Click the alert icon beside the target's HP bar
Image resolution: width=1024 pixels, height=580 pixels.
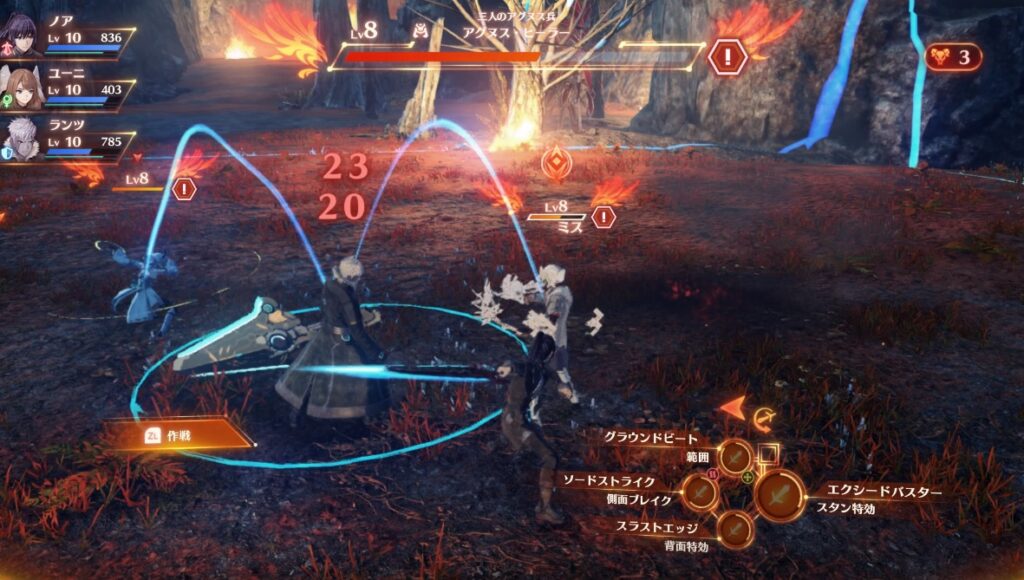coord(727,56)
